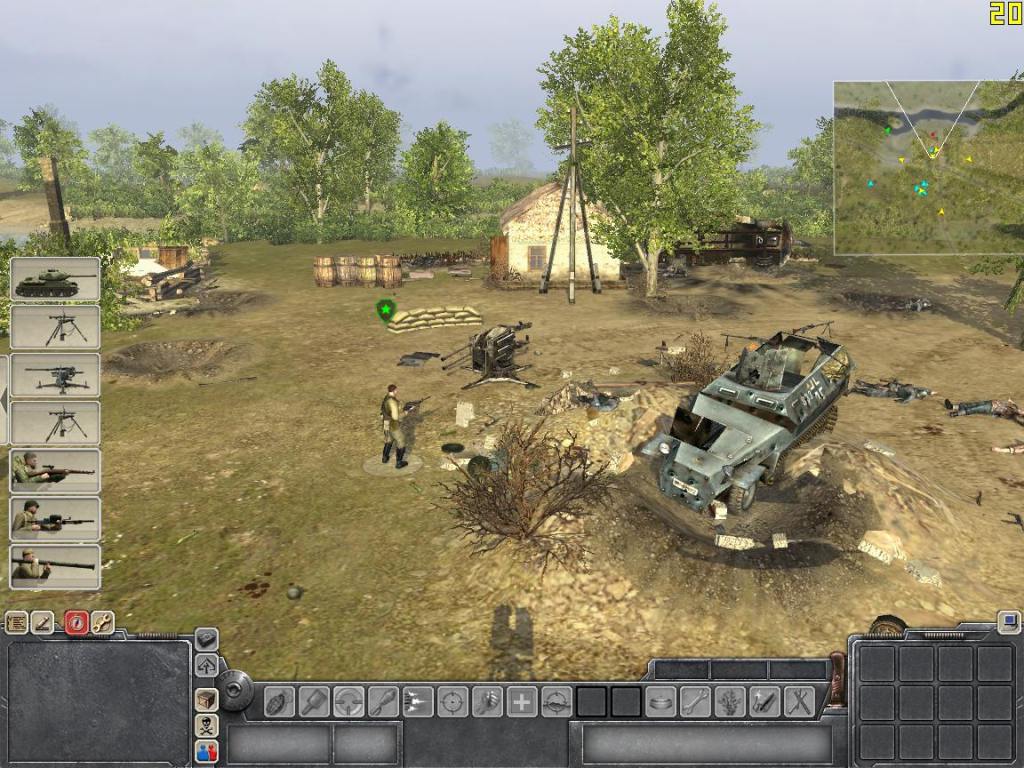Choose the sniper rifleman unit card
Screen dimensions: 1024x768
pyautogui.click(x=55, y=471)
